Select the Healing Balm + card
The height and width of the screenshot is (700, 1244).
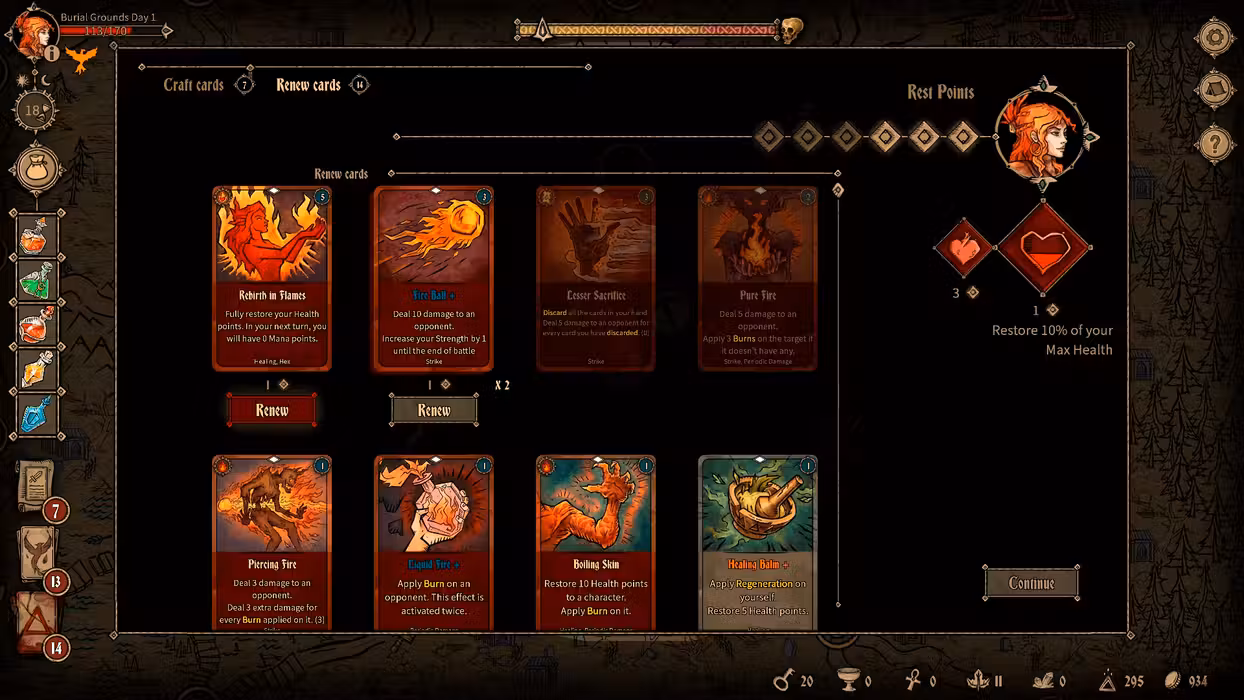[x=758, y=543]
